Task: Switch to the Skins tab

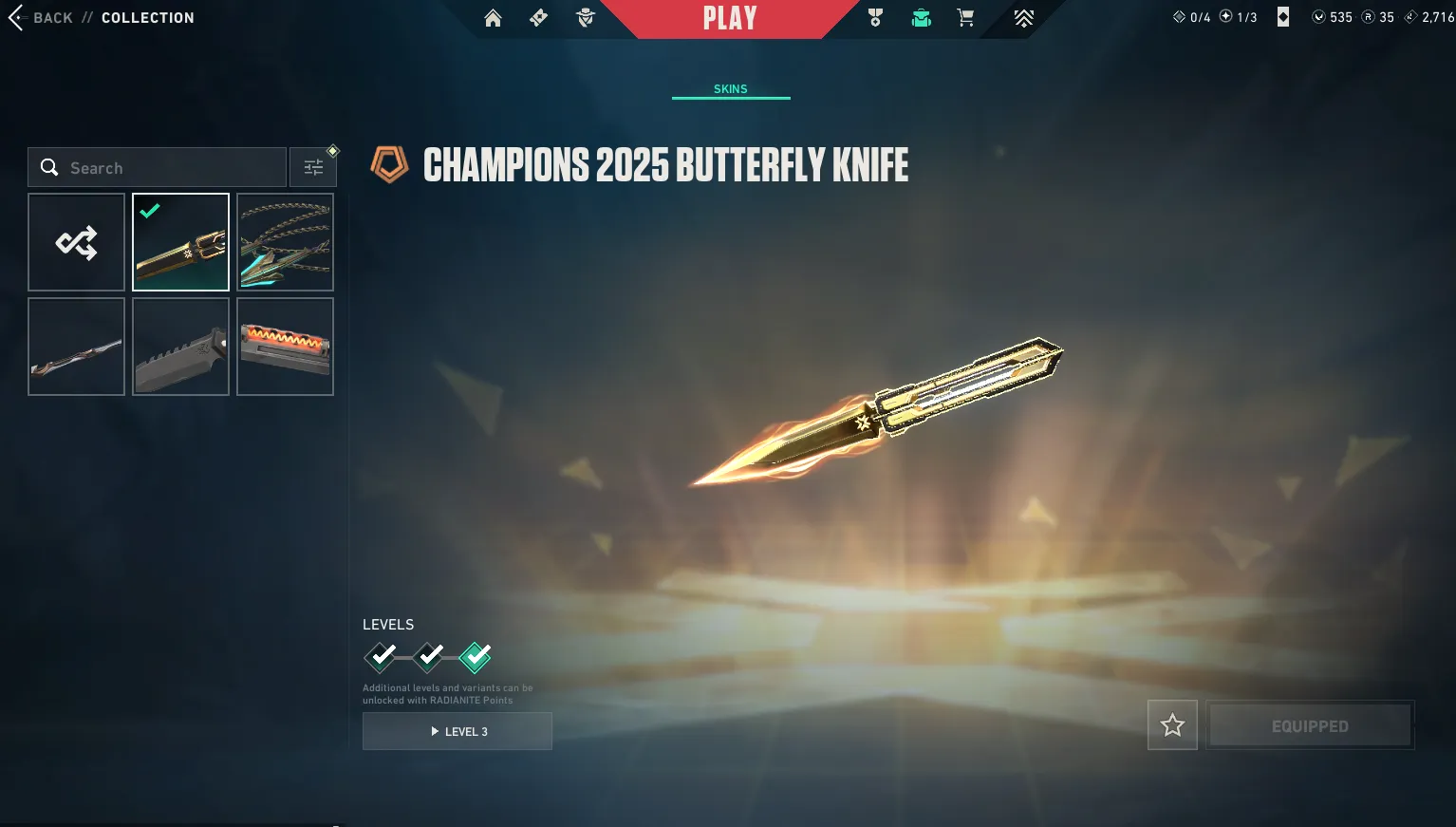Action: pyautogui.click(x=730, y=88)
